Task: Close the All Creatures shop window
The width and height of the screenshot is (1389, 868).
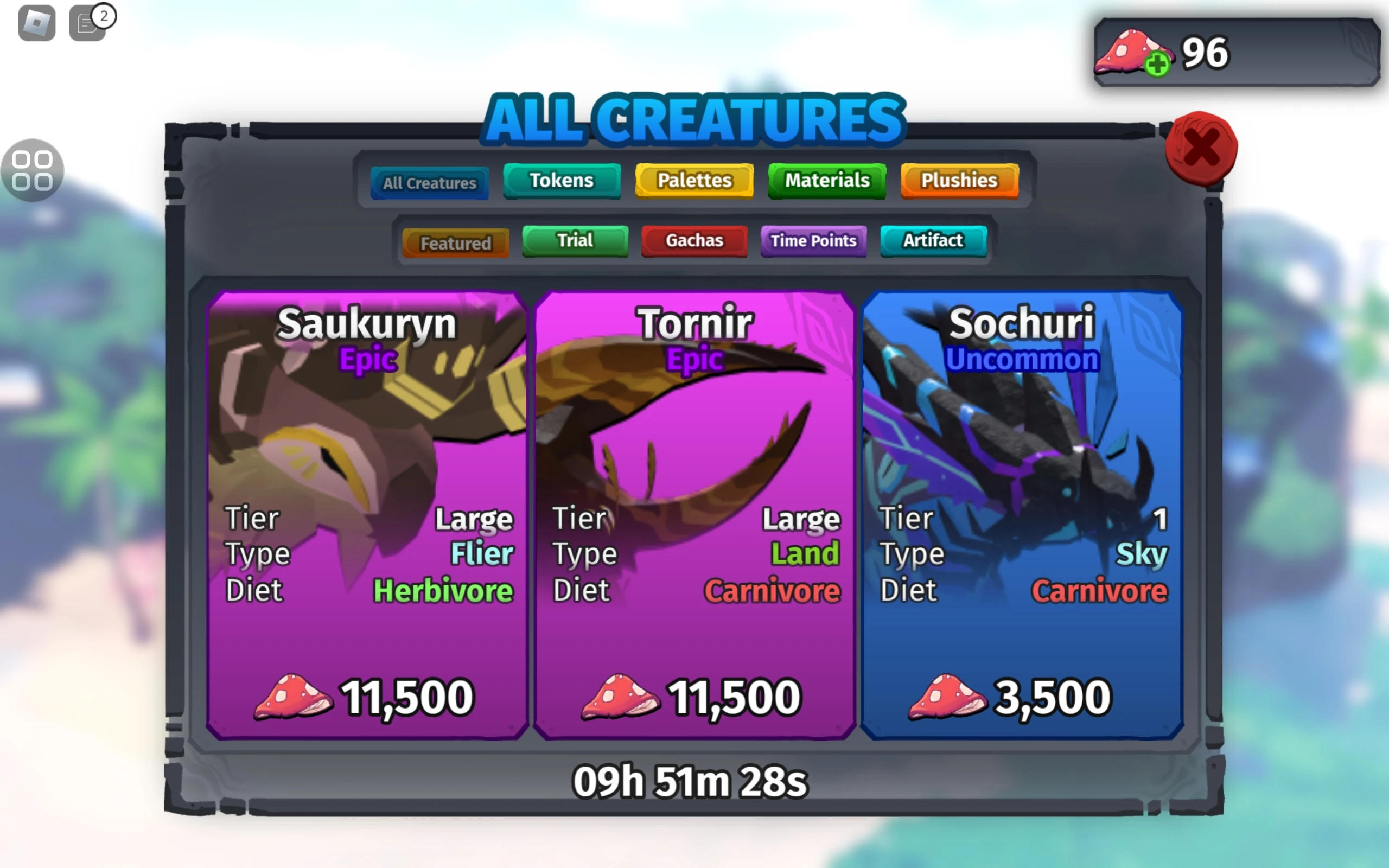Action: point(1202,148)
